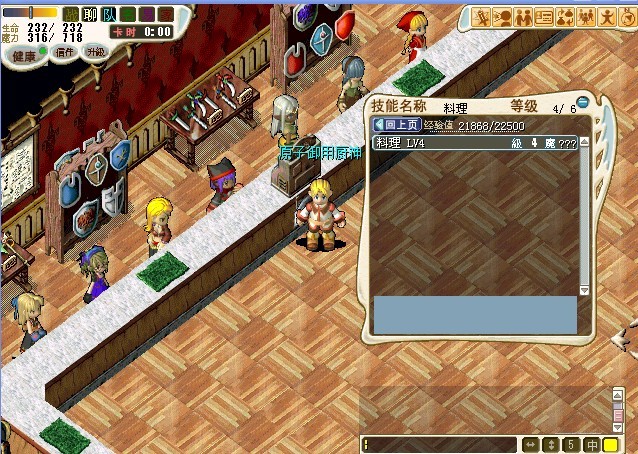Click the chat text input bar
The height and width of the screenshot is (454, 638).
pyautogui.click(x=440, y=444)
